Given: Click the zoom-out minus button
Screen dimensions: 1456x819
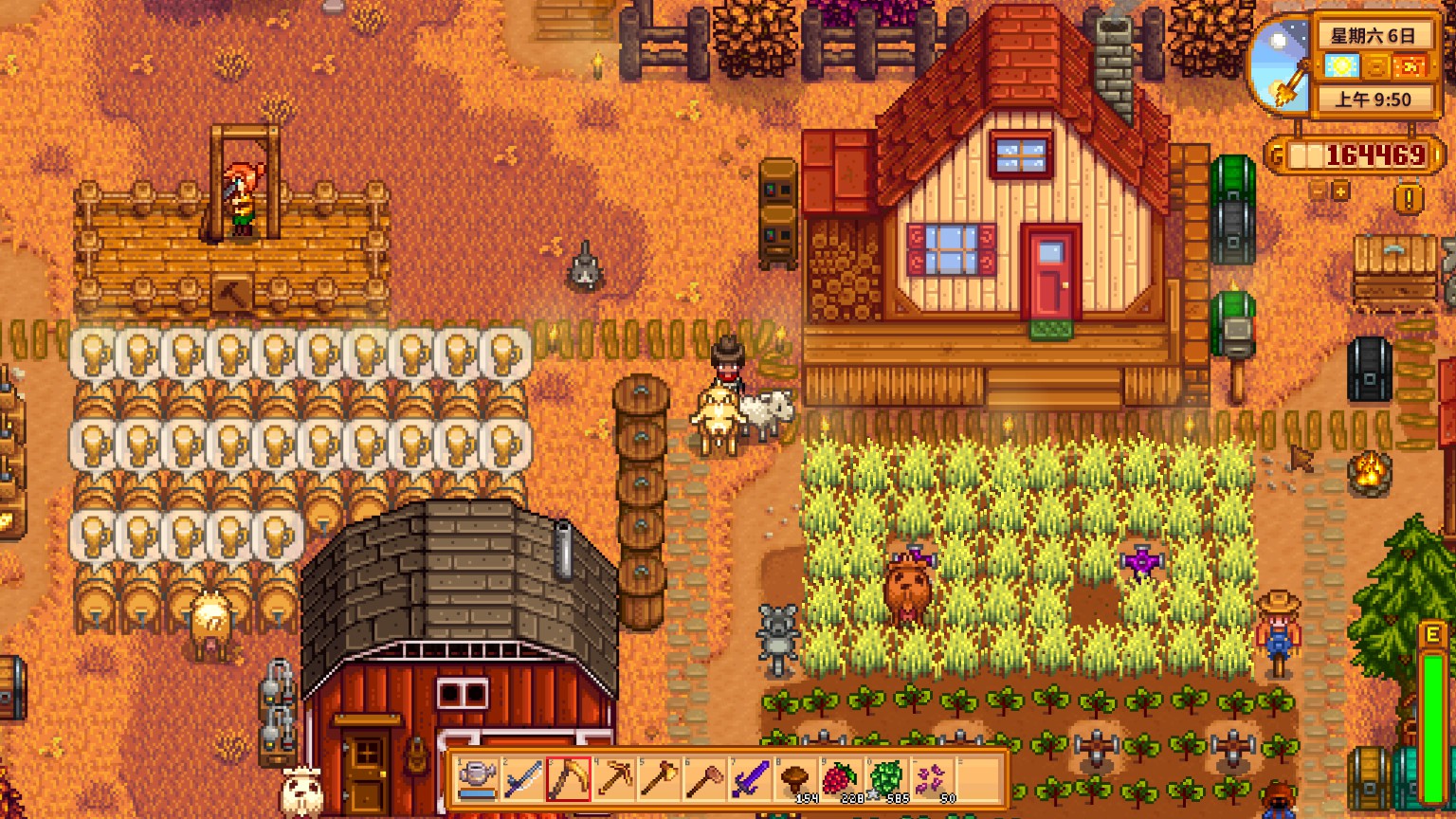Looking at the screenshot, I should point(1319,191).
